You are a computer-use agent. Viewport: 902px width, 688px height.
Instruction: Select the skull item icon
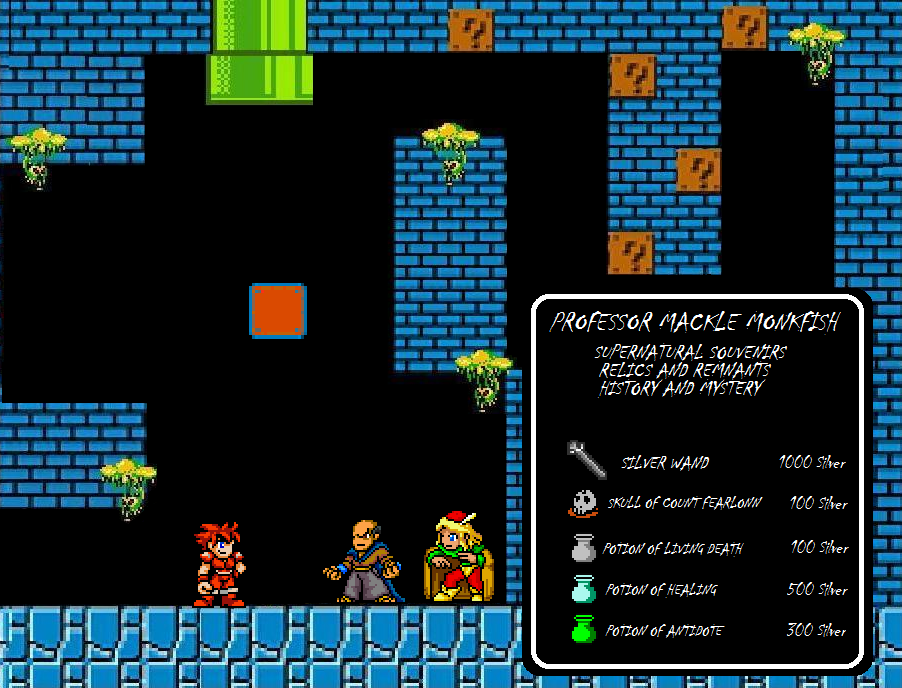click(582, 503)
